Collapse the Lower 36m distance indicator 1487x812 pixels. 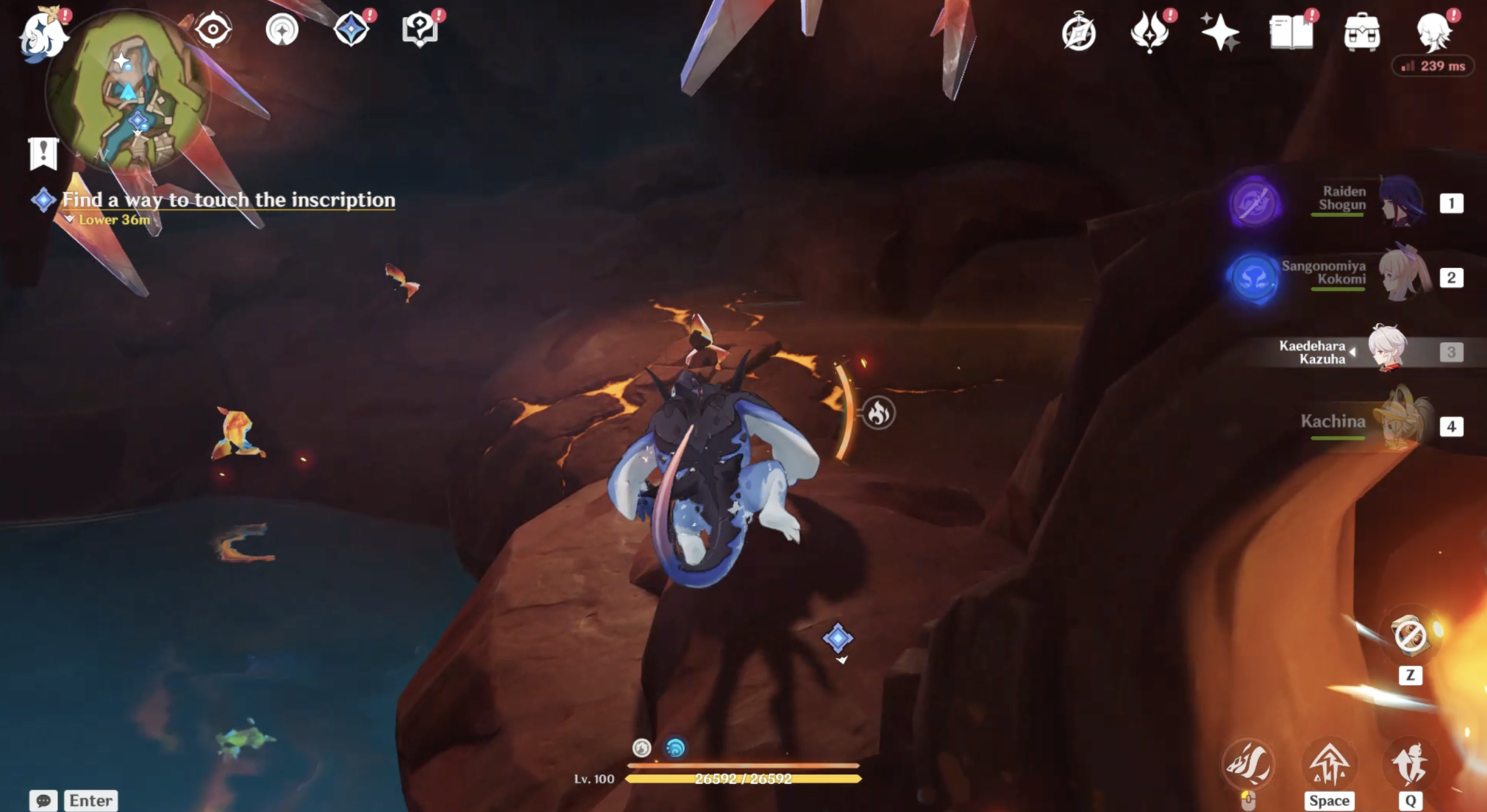point(112,220)
